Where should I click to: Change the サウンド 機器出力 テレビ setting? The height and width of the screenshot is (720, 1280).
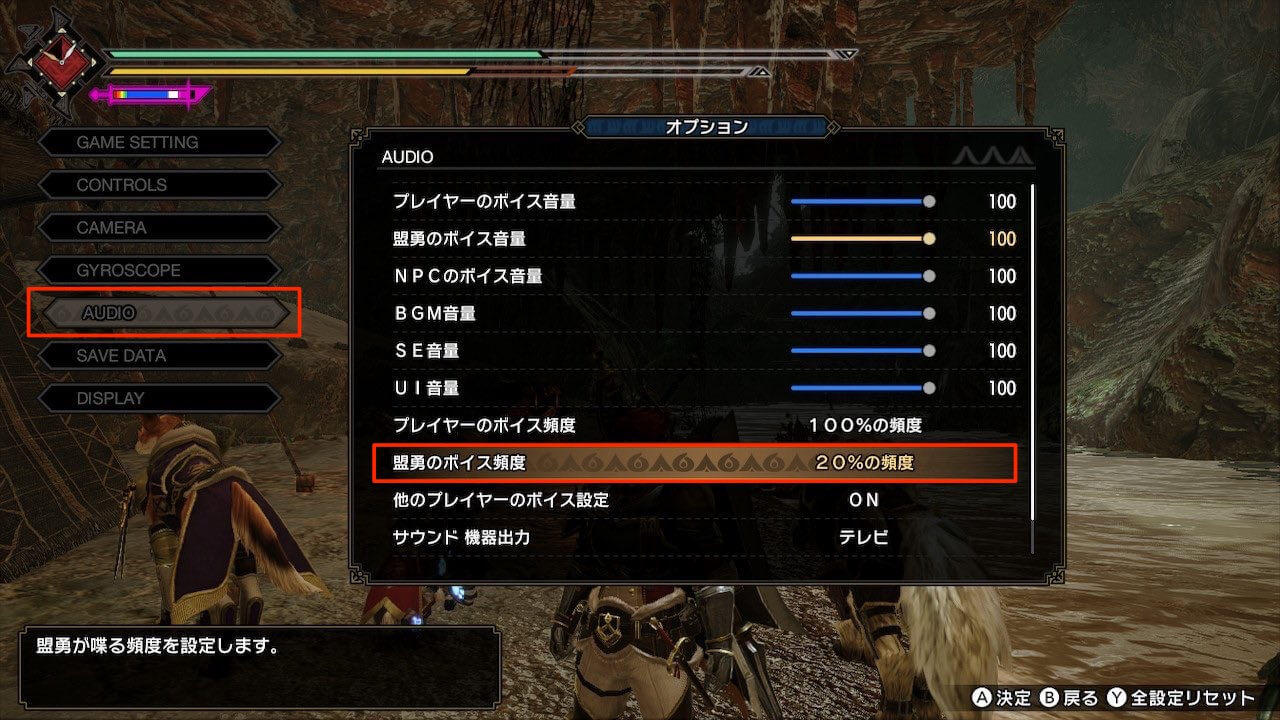(x=864, y=537)
